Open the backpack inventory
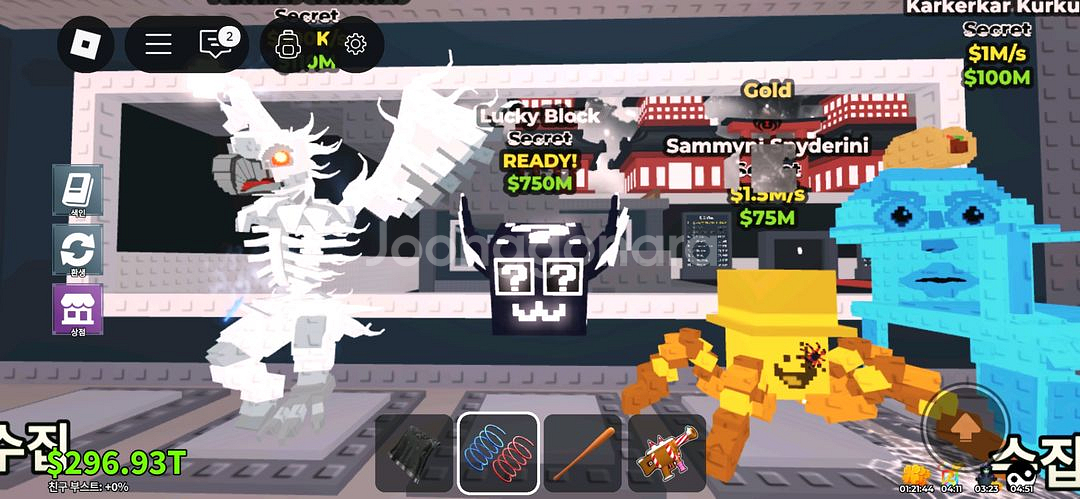Image resolution: width=1080 pixels, height=499 pixels. point(288,44)
